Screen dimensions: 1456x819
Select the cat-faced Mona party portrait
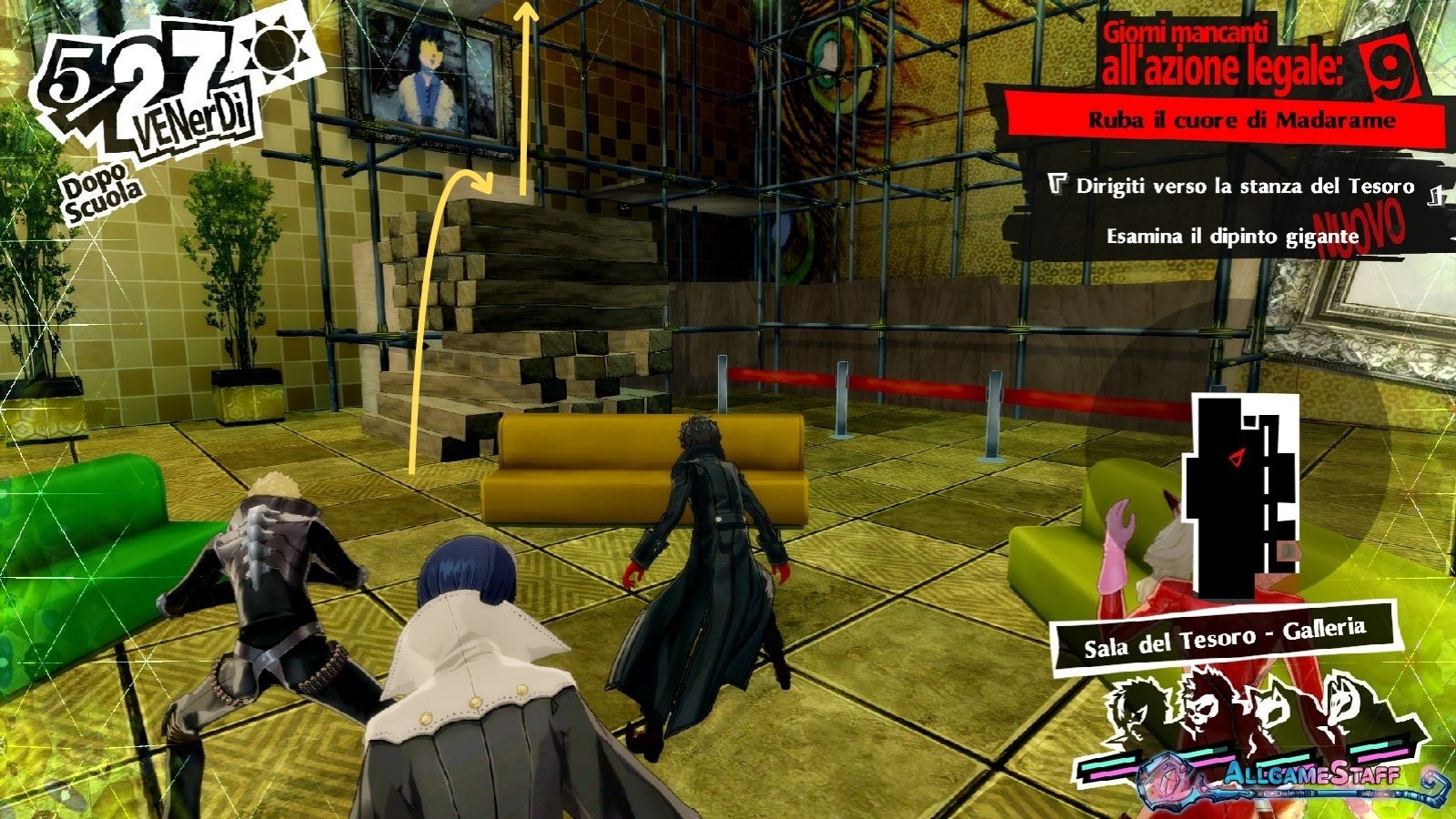(x=1274, y=714)
